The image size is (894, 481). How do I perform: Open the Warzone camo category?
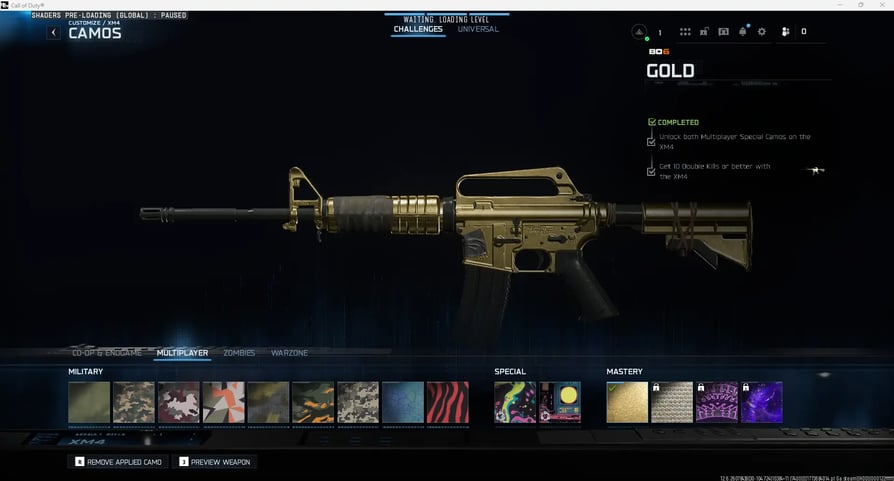point(290,353)
